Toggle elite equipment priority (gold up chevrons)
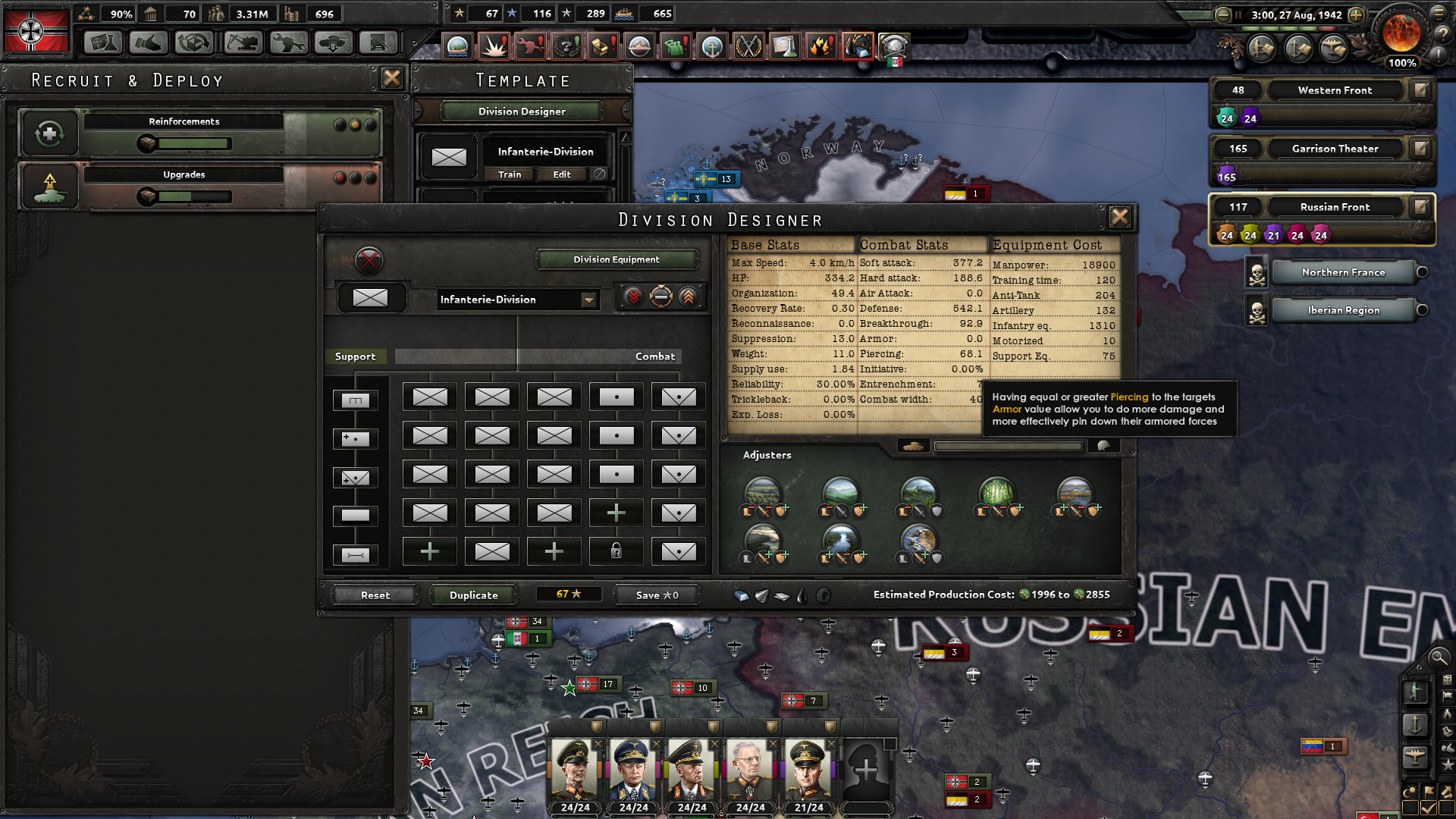Image resolution: width=1456 pixels, height=819 pixels. (686, 297)
